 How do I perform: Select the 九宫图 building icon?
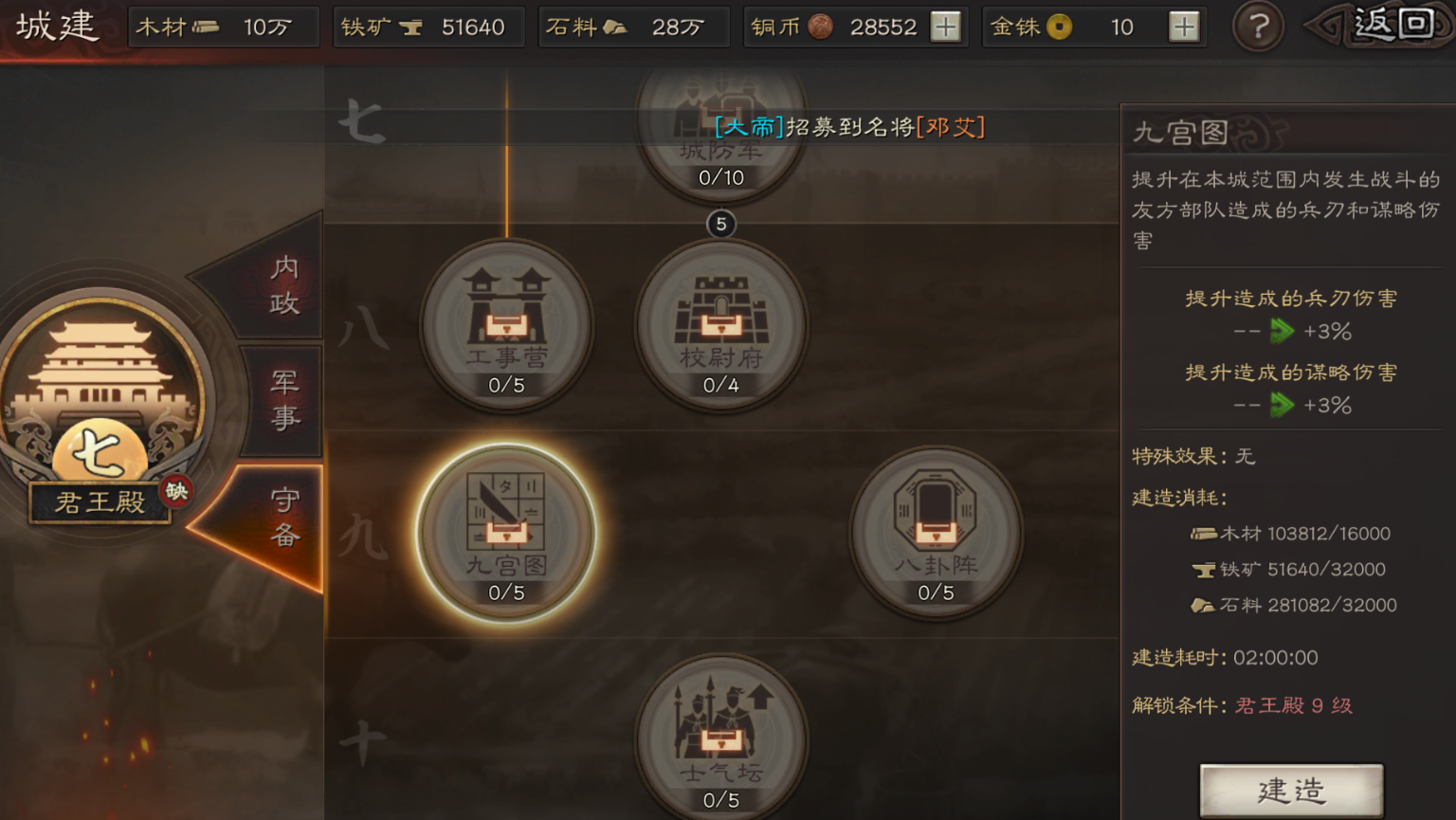508,529
